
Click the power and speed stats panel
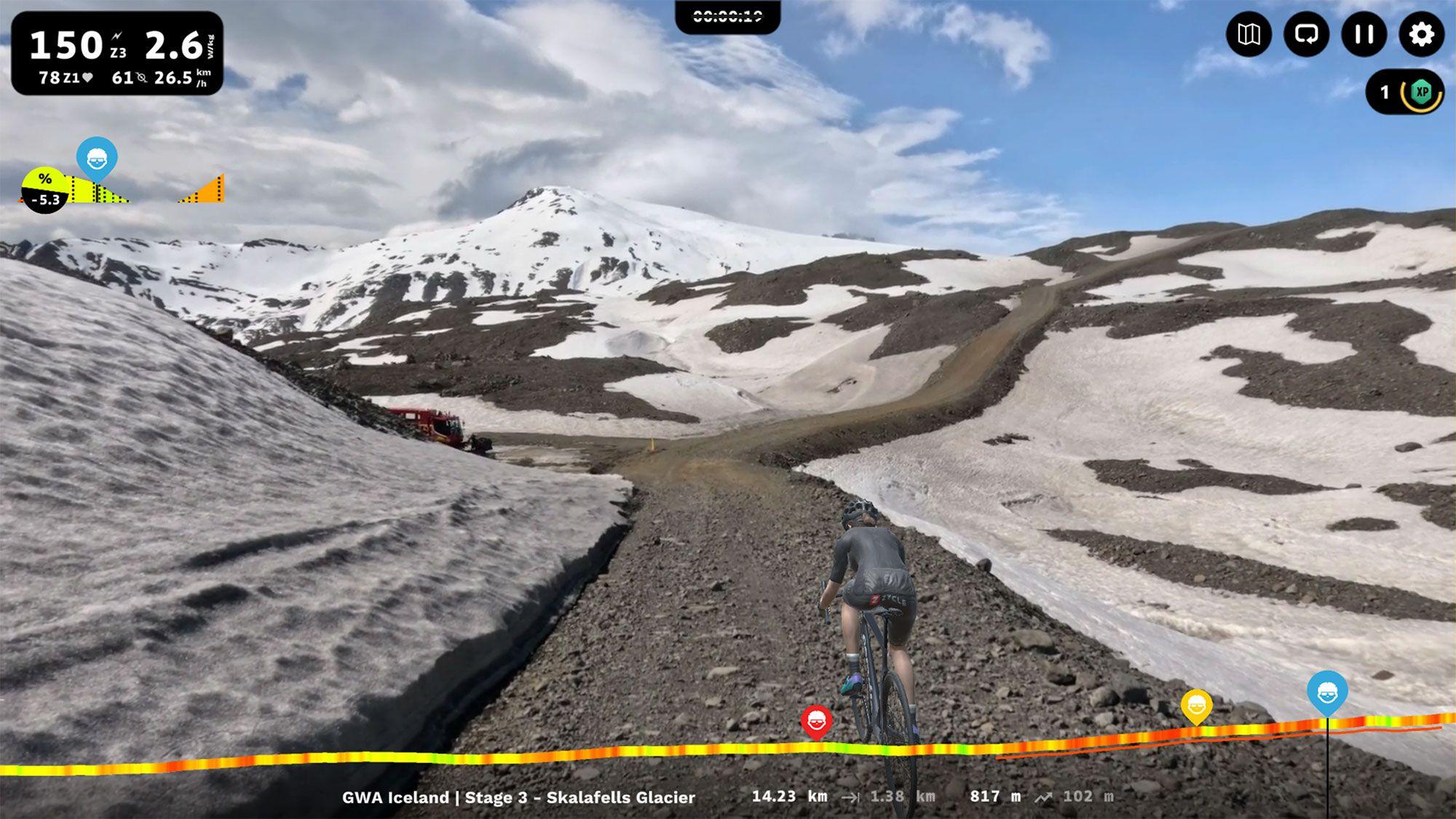click(x=117, y=54)
